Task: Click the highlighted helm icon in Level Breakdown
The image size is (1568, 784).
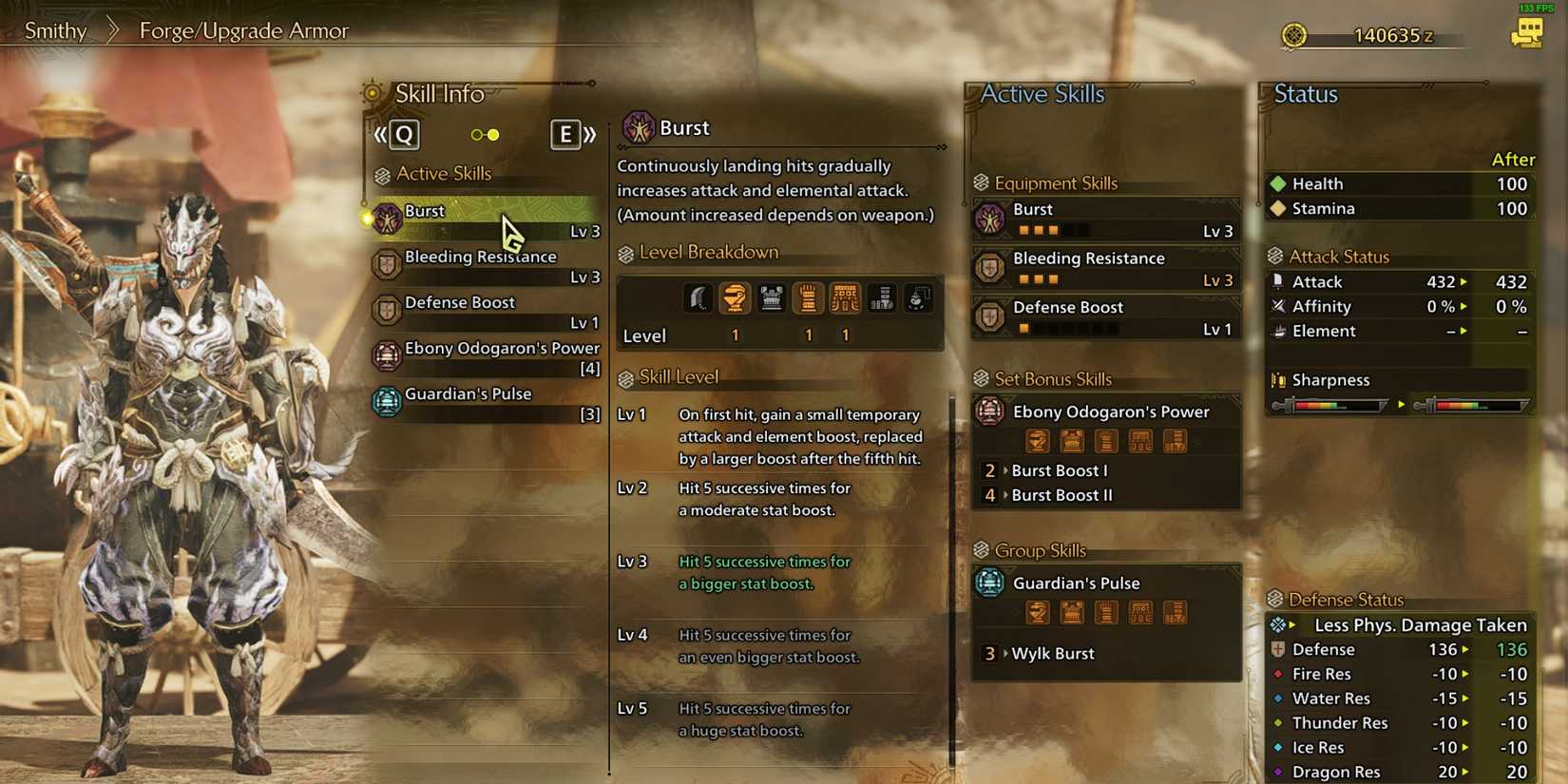Action: click(x=735, y=297)
